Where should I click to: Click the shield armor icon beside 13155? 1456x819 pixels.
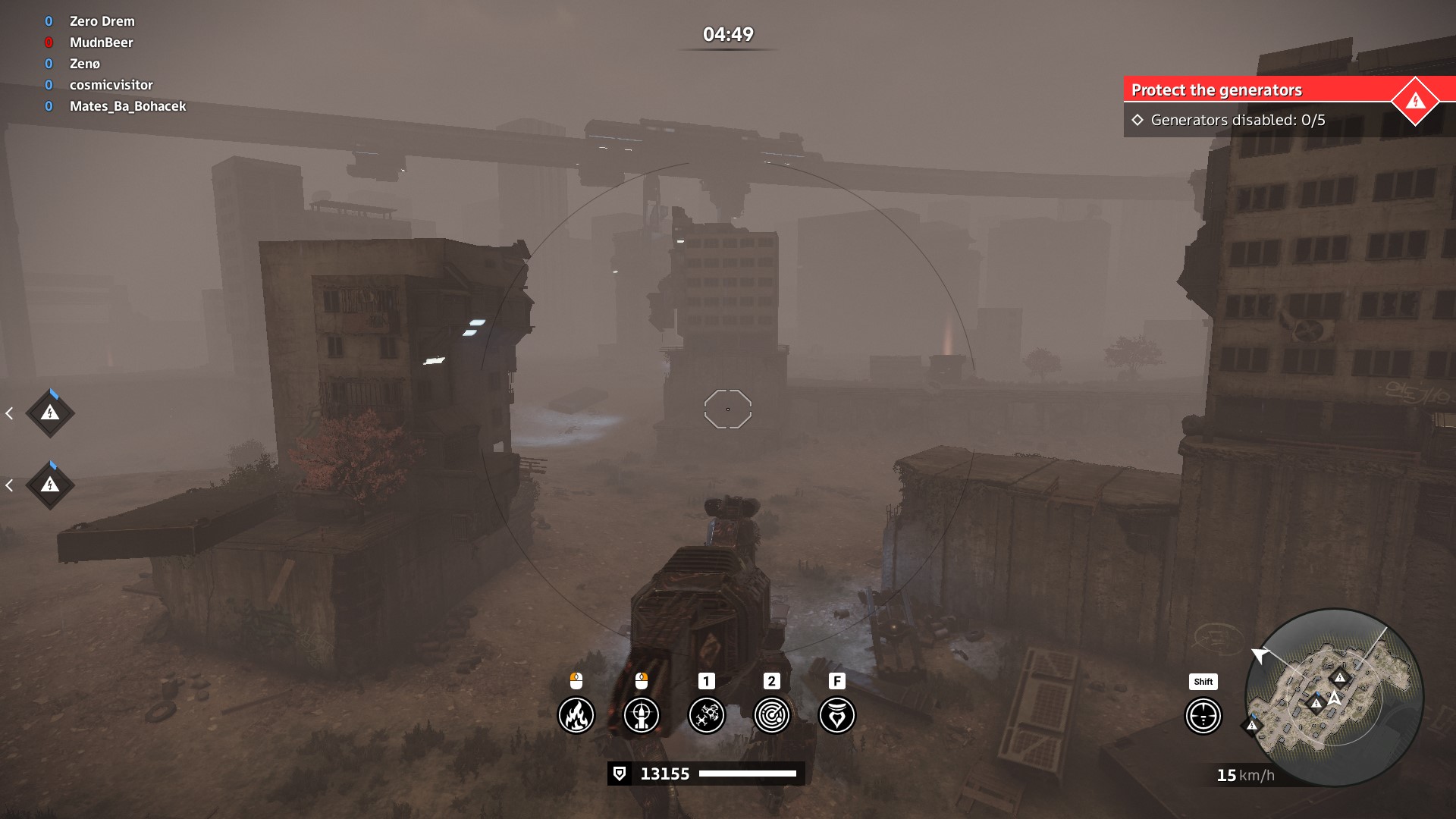(620, 773)
